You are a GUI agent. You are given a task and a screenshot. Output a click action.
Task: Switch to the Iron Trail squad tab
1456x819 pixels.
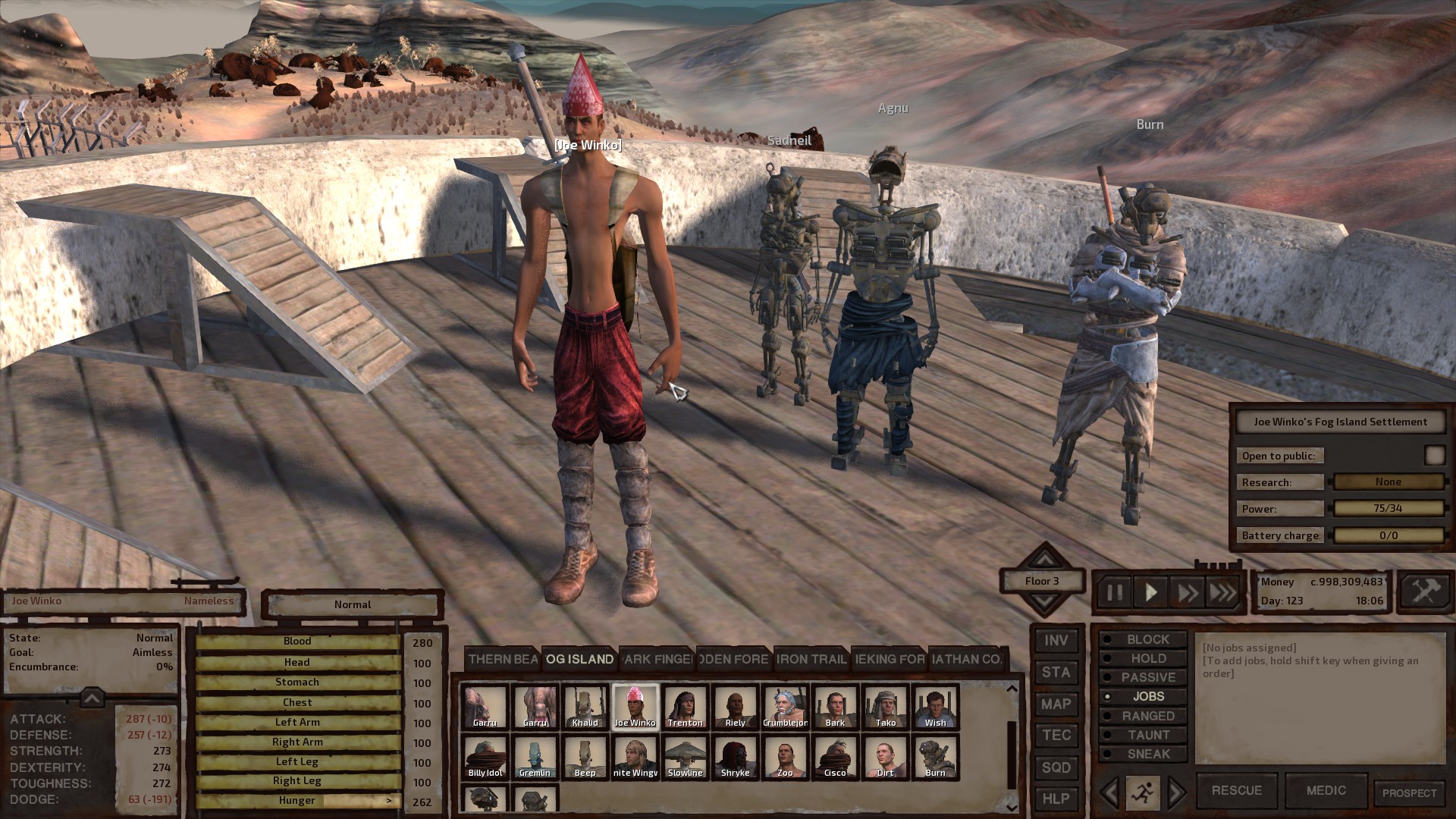point(811,659)
